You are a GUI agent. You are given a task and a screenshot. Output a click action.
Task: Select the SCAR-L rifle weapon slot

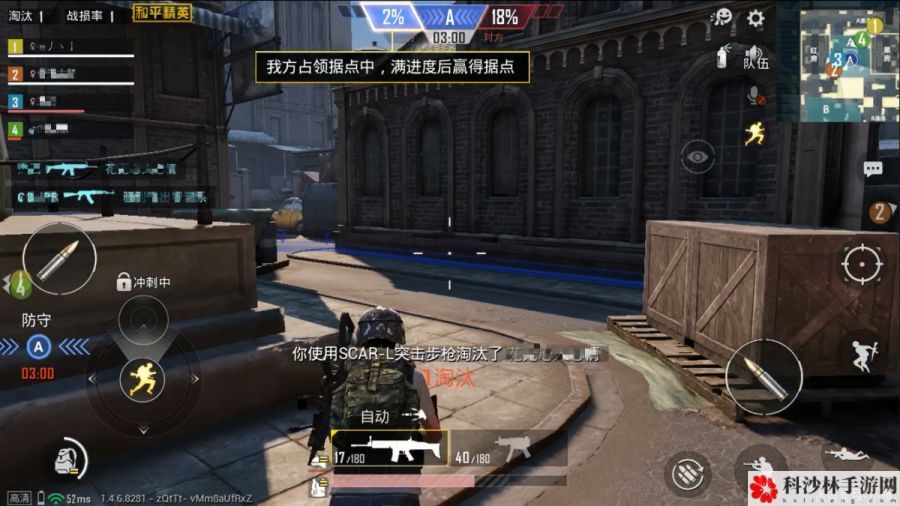pos(389,448)
